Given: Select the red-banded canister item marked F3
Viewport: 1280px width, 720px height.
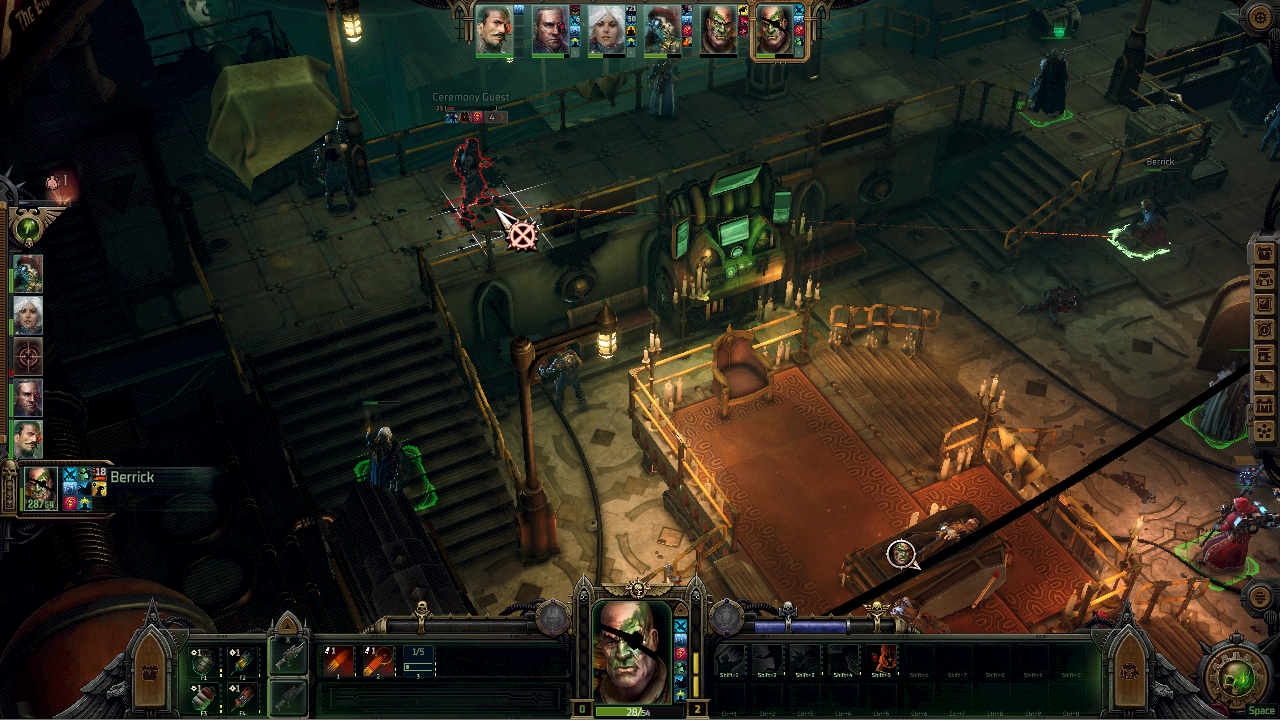Looking at the screenshot, I should (204, 696).
